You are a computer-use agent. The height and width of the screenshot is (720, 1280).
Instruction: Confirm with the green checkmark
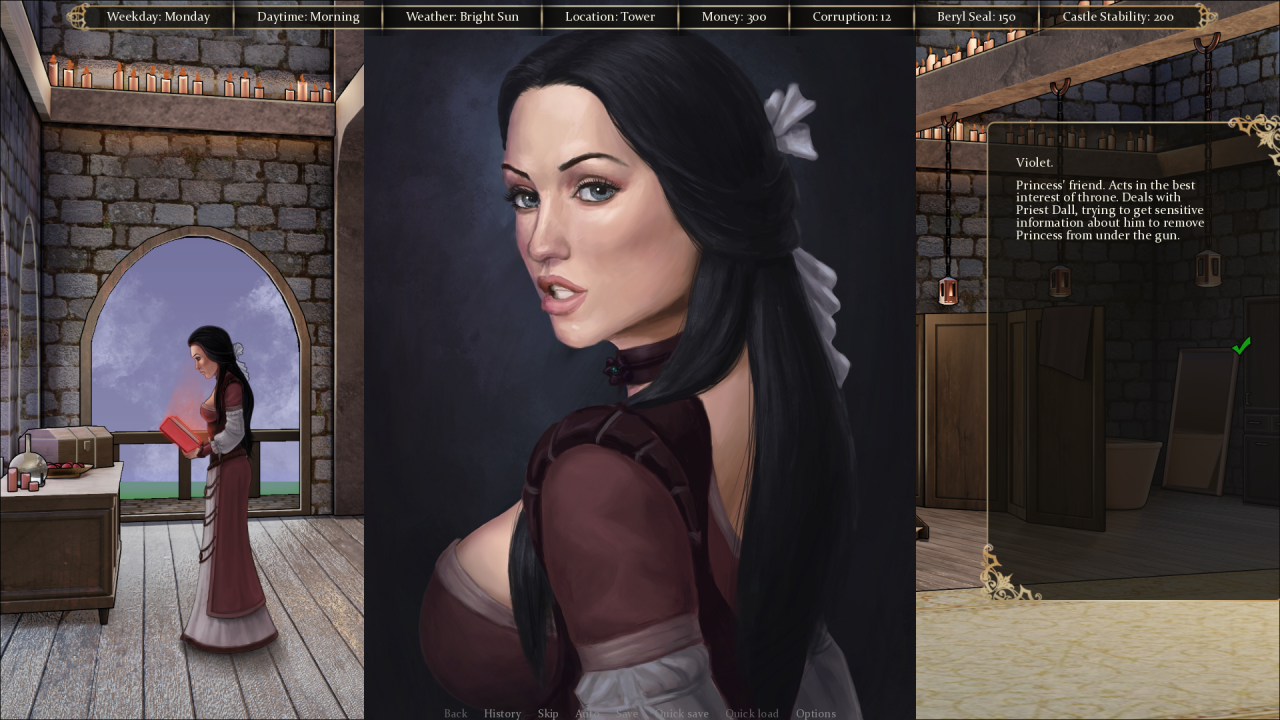1241,346
